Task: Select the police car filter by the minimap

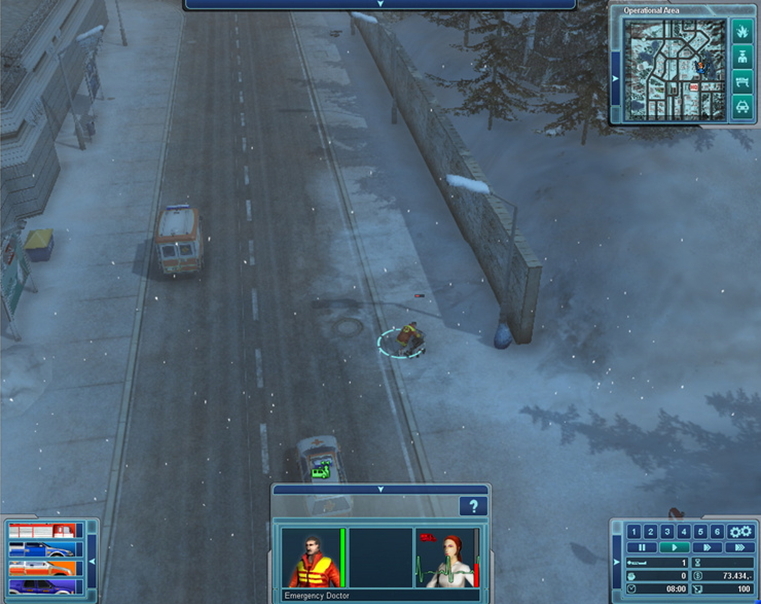Action: tap(742, 105)
